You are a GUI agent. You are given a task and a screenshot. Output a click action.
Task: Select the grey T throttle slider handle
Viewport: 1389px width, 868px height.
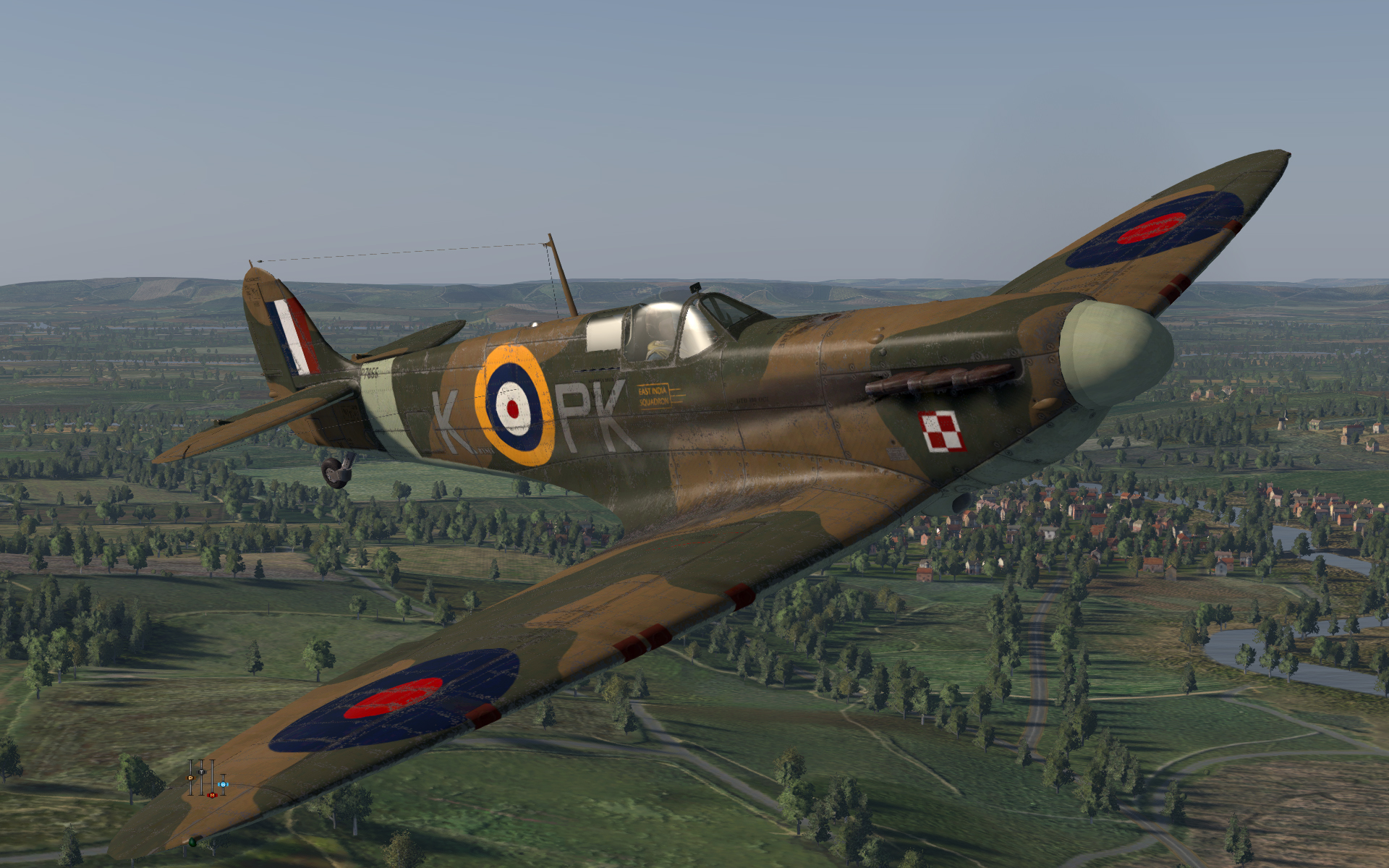(x=201, y=772)
